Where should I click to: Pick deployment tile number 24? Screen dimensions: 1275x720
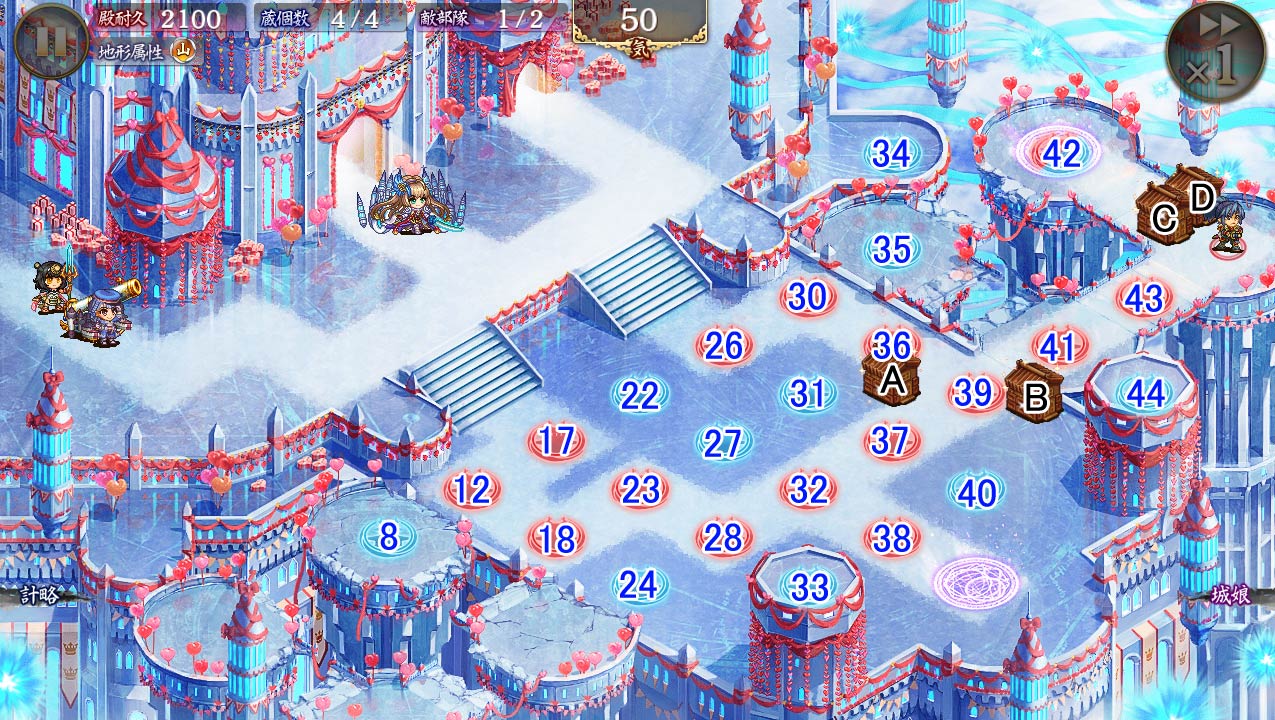pos(639,585)
